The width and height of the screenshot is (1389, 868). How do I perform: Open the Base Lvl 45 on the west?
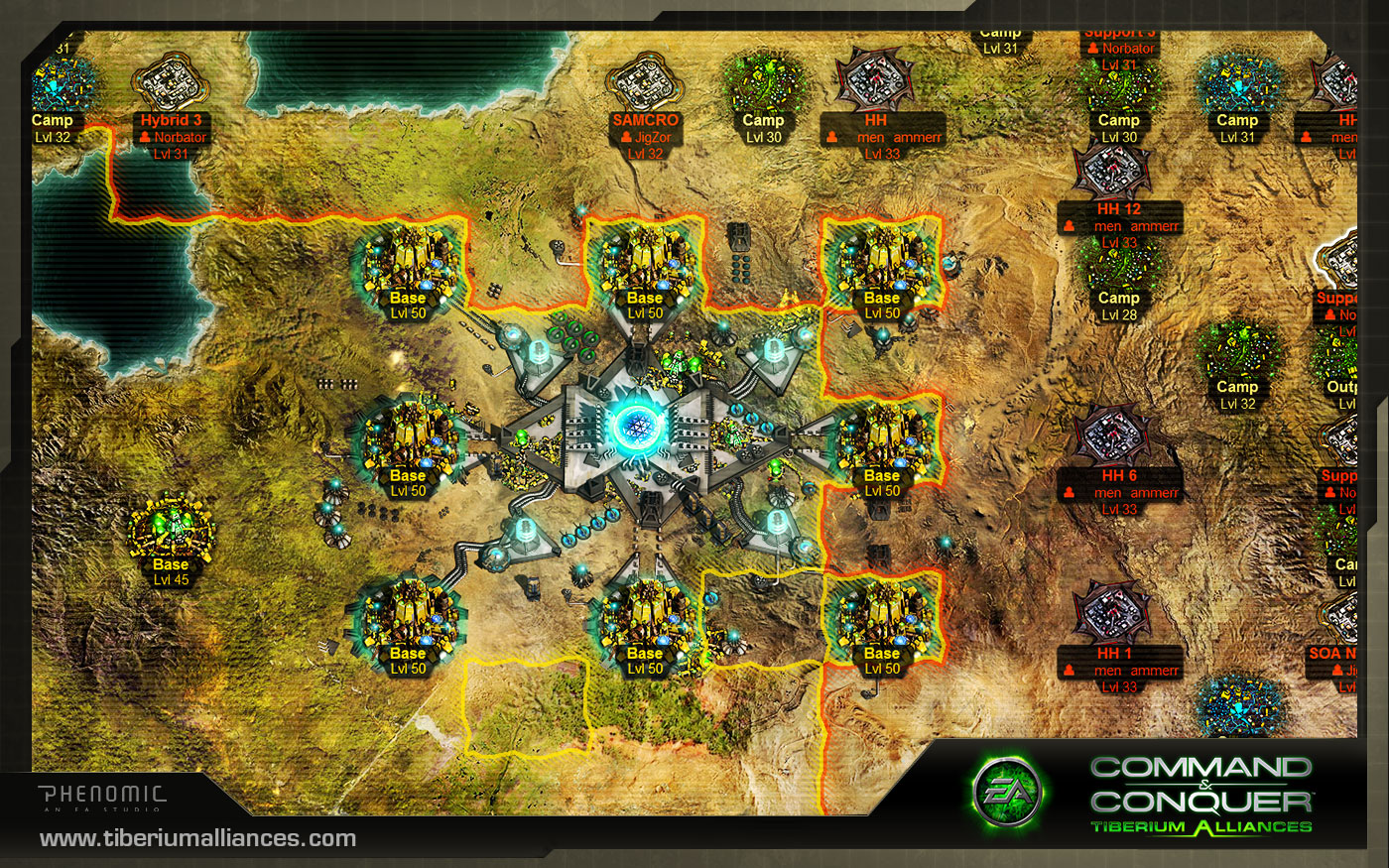tap(169, 531)
